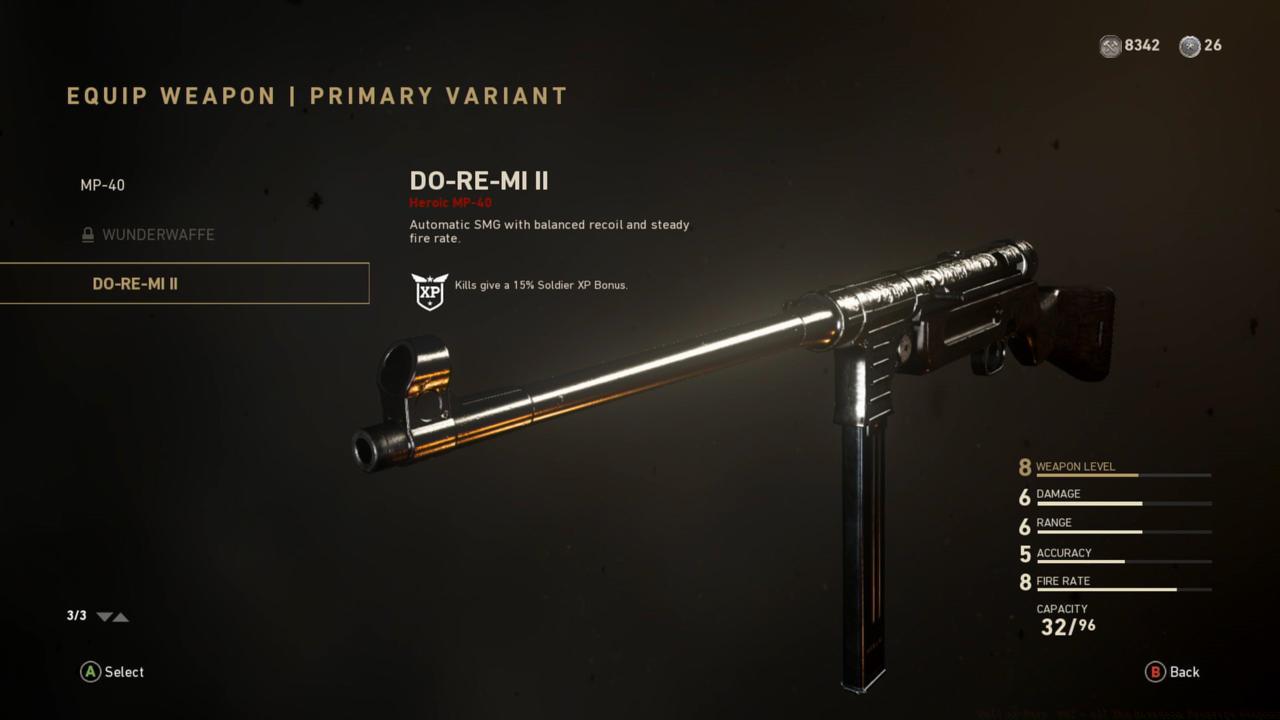Click the lock icon next to Wunderwaffe
Viewport: 1280px width, 720px height.
pos(88,234)
